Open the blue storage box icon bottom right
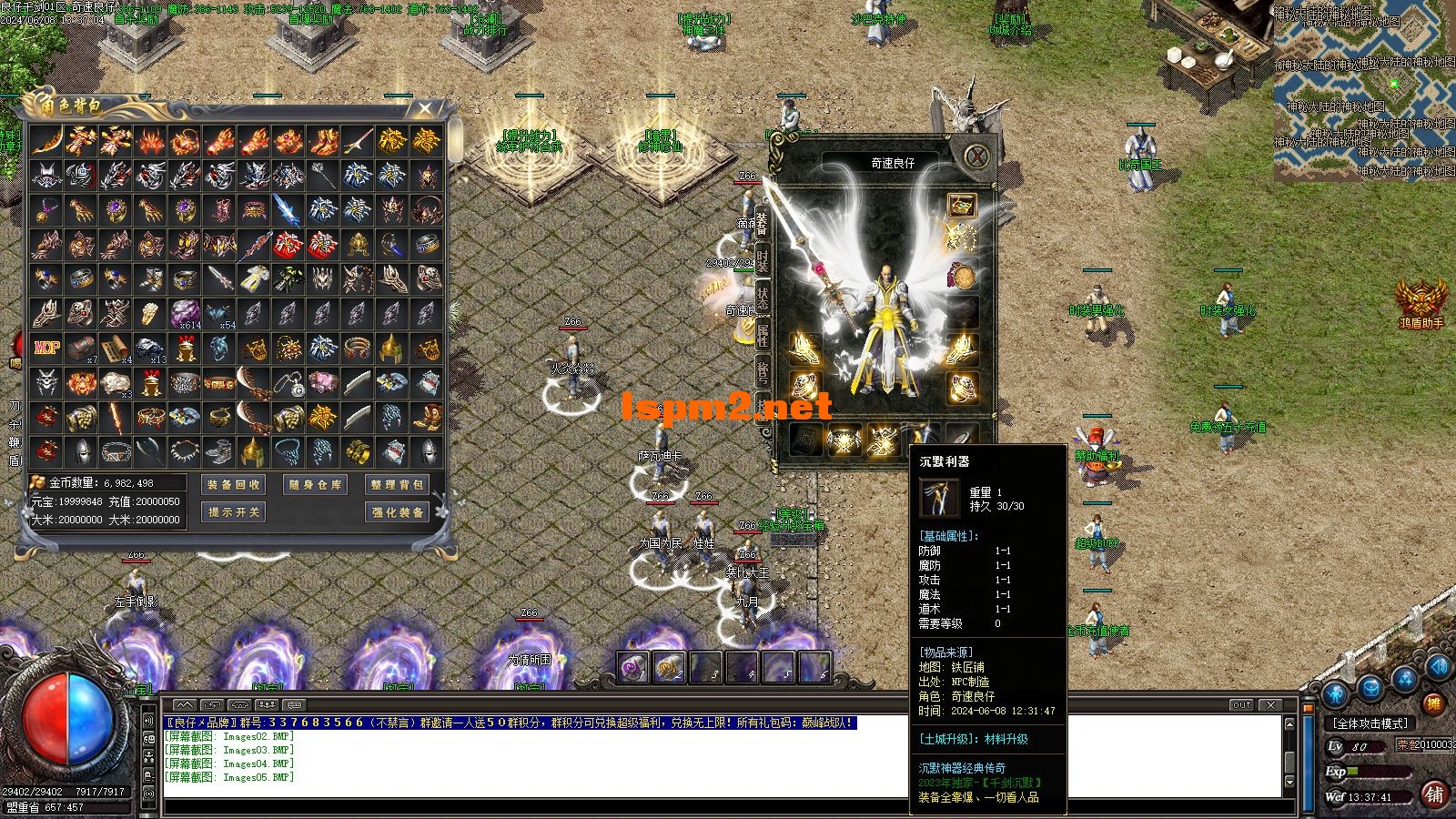The image size is (1456, 819). 1370,686
